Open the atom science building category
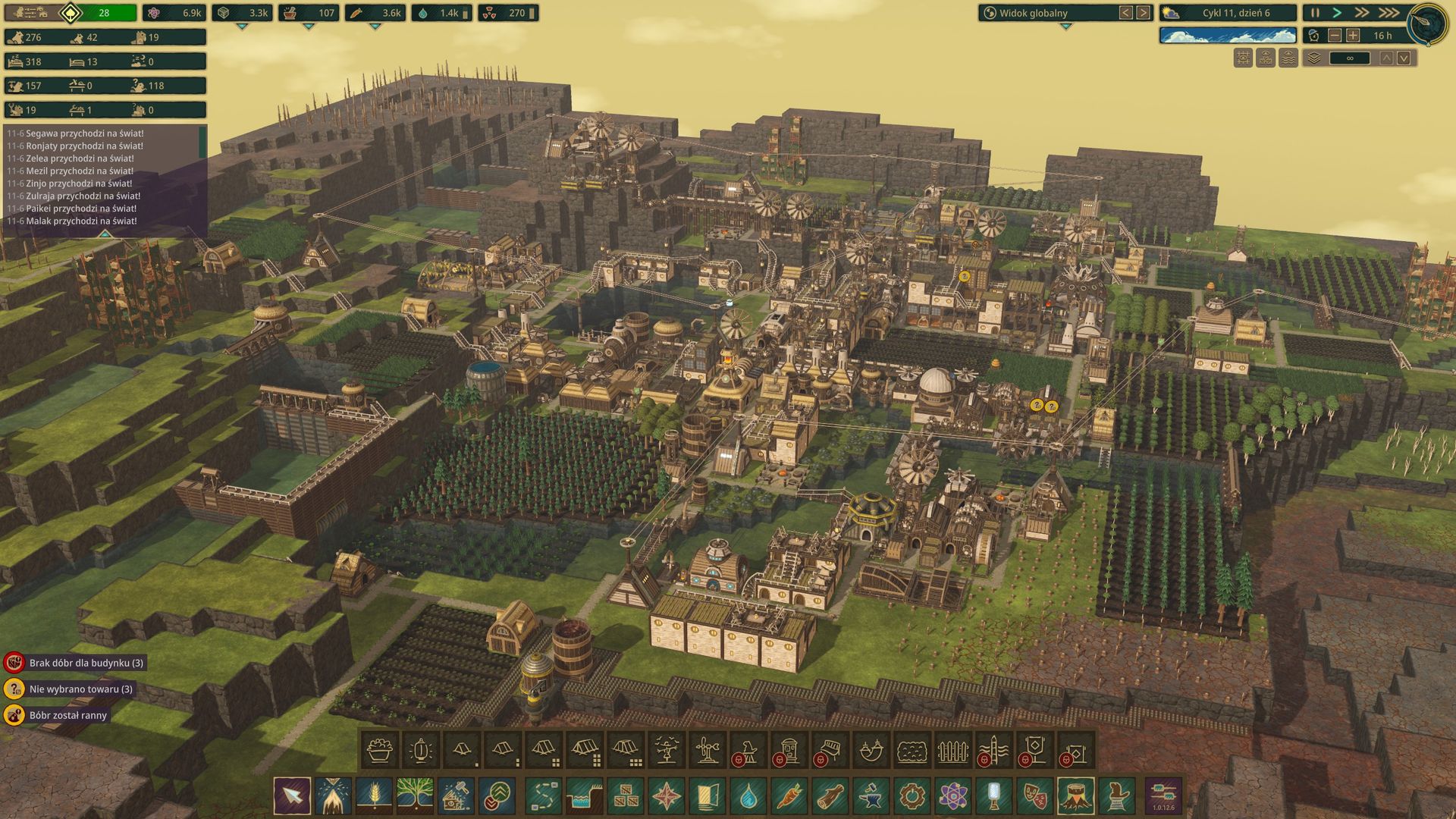 pyautogui.click(x=953, y=796)
